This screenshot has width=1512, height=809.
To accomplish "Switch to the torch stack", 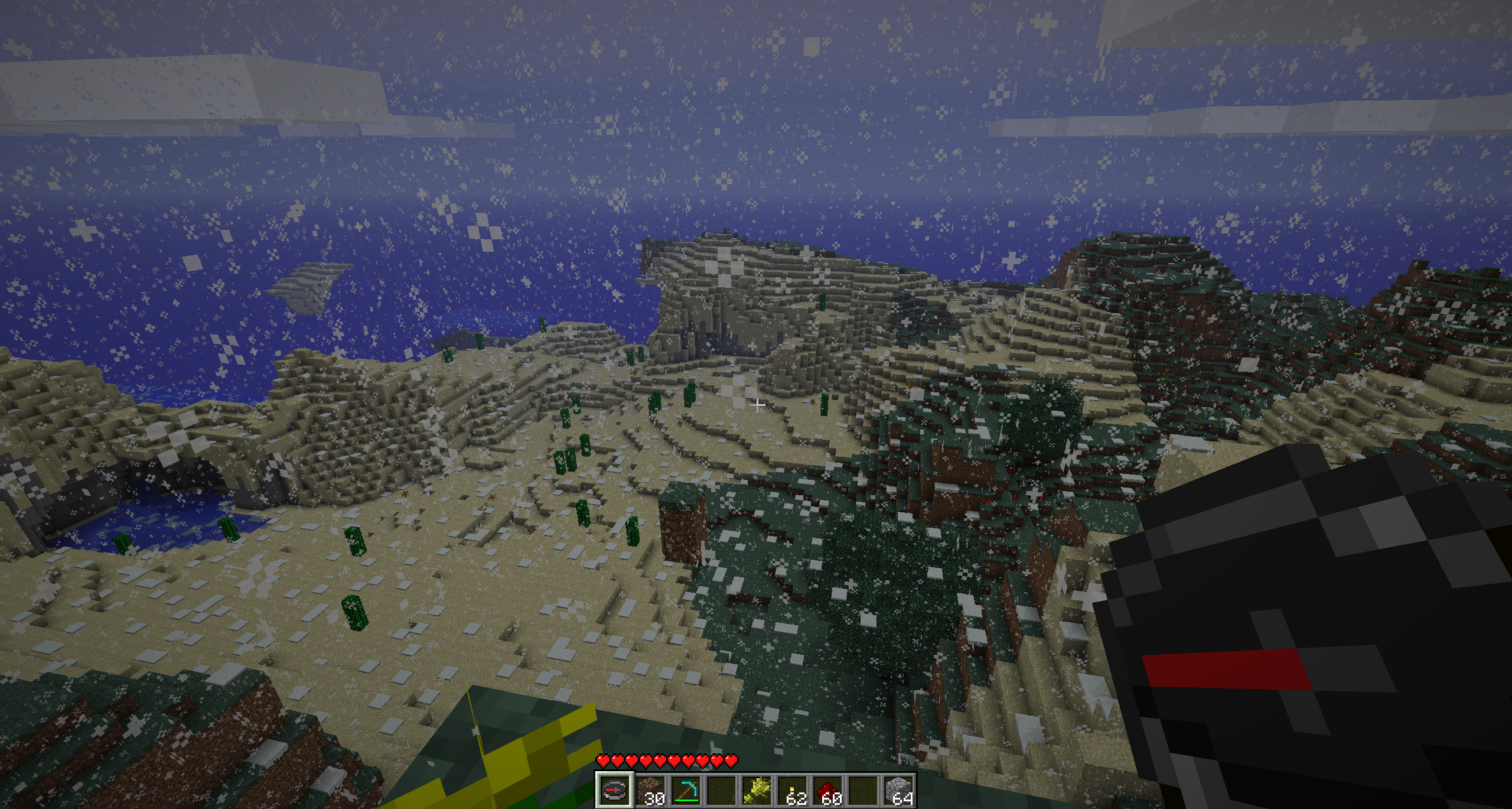I will 791,790.
